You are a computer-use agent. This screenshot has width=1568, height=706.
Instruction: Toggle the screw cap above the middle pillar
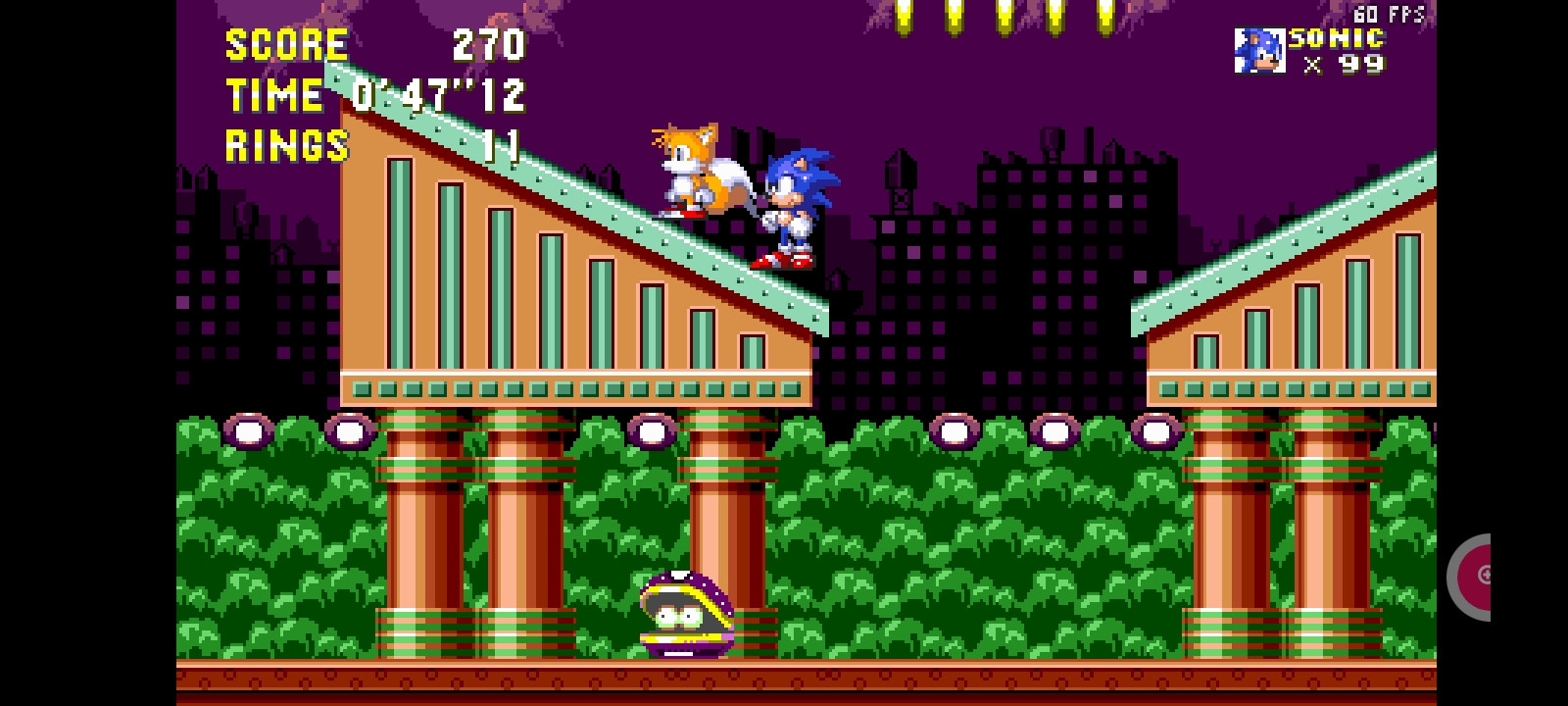[652, 429]
